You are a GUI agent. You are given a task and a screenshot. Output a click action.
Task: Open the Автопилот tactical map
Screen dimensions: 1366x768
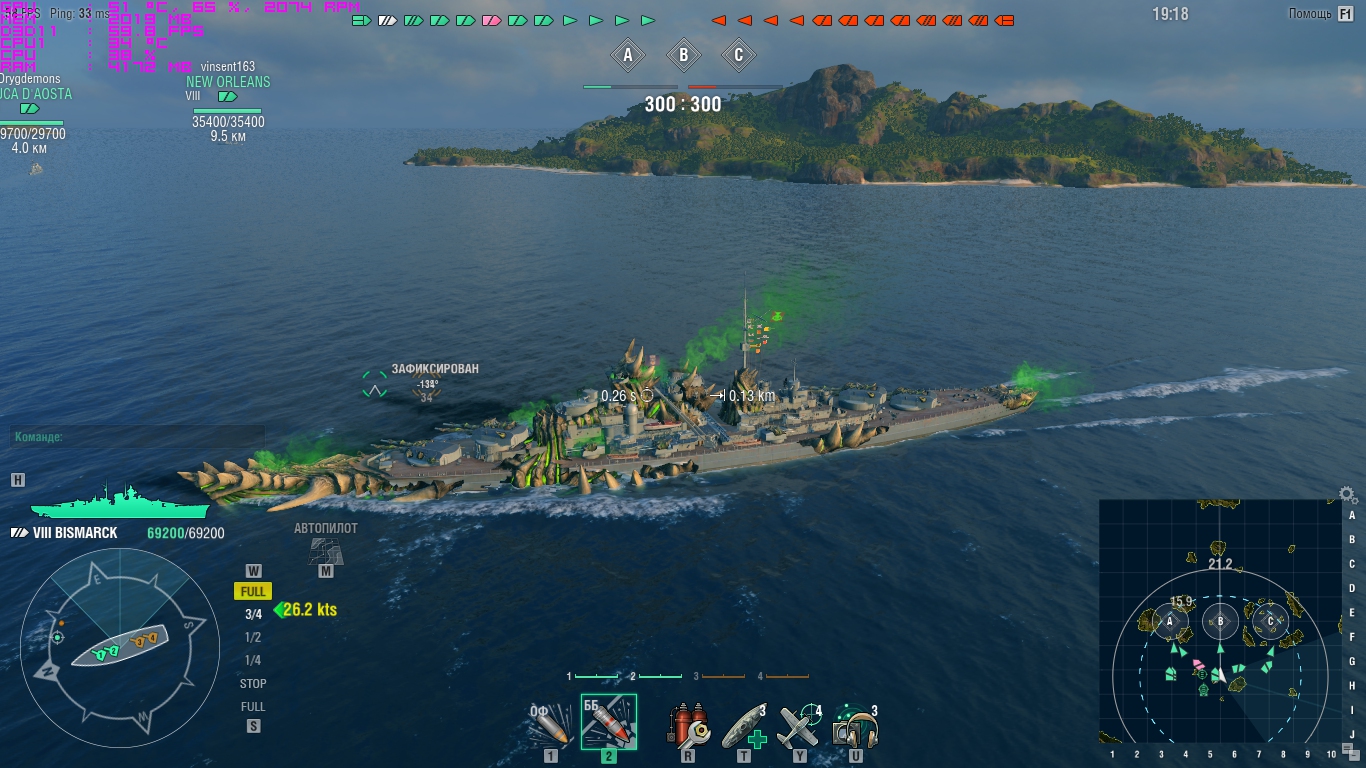tap(325, 550)
